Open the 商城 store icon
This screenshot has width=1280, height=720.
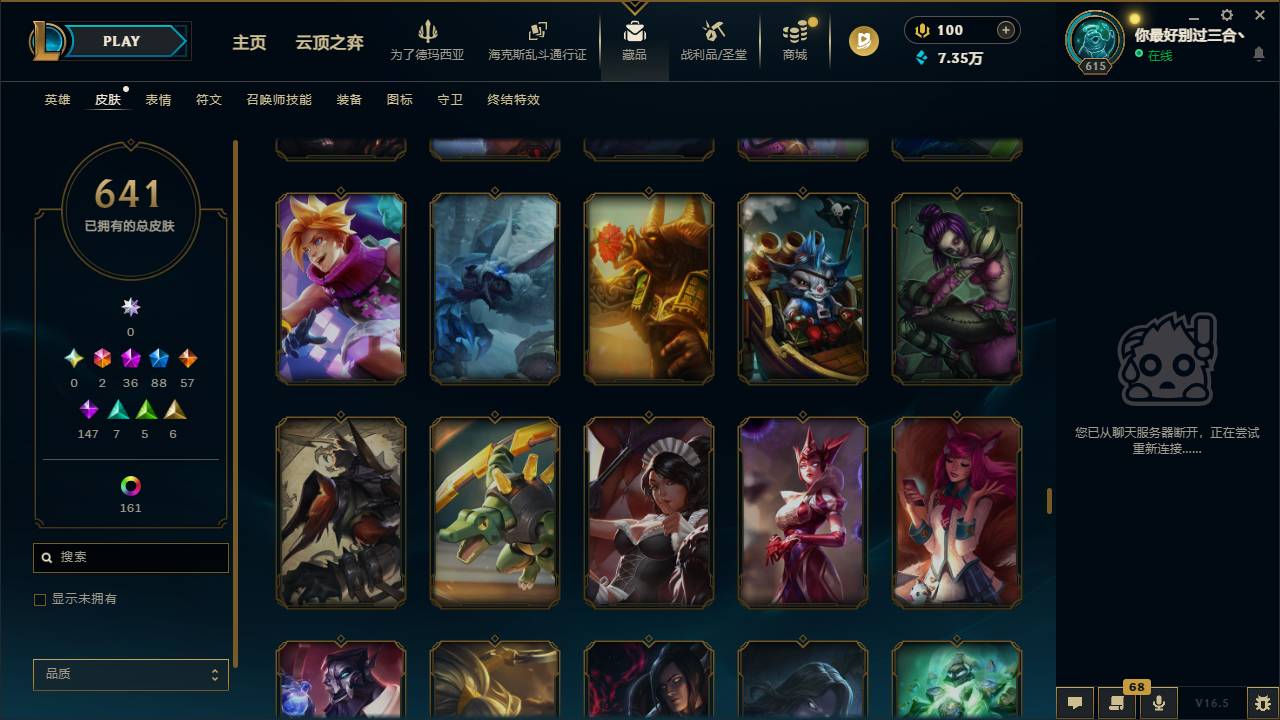794,32
